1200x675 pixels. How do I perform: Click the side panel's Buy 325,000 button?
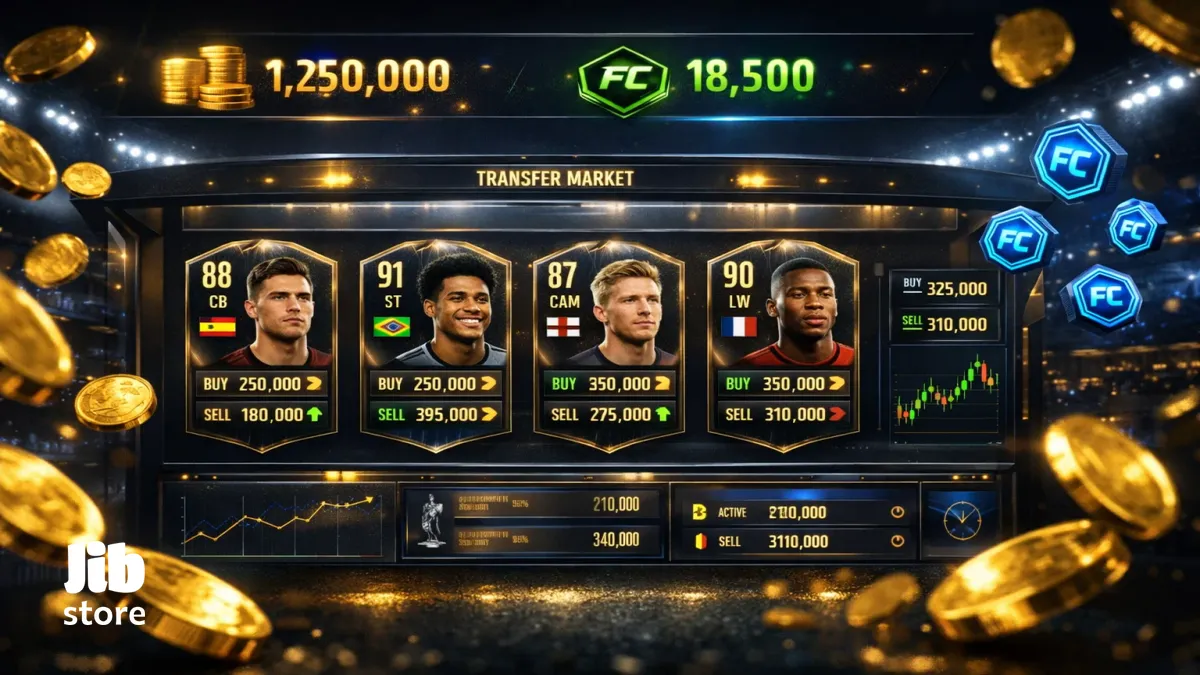(944, 289)
